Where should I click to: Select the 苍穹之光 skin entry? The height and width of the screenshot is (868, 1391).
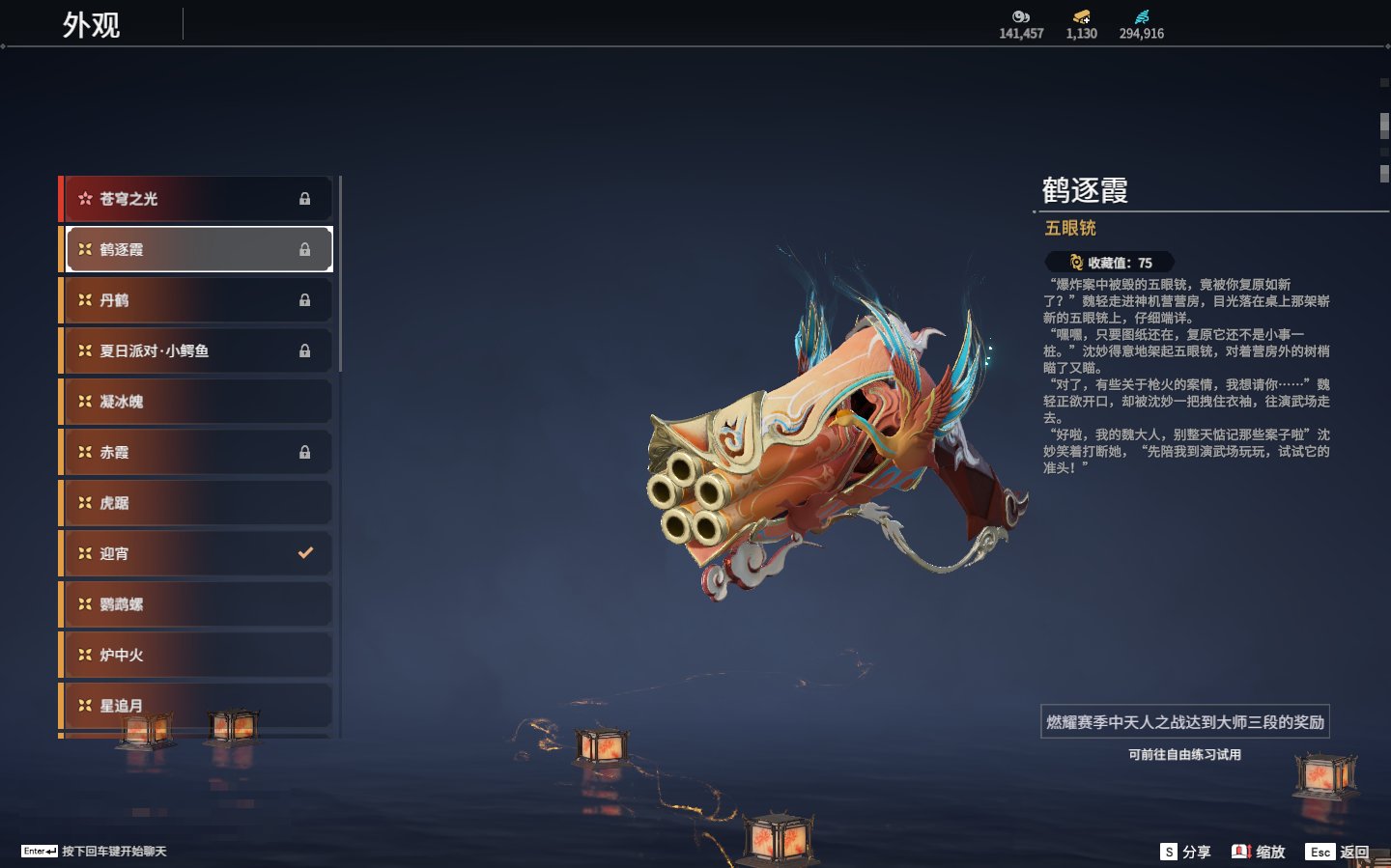coord(198,199)
